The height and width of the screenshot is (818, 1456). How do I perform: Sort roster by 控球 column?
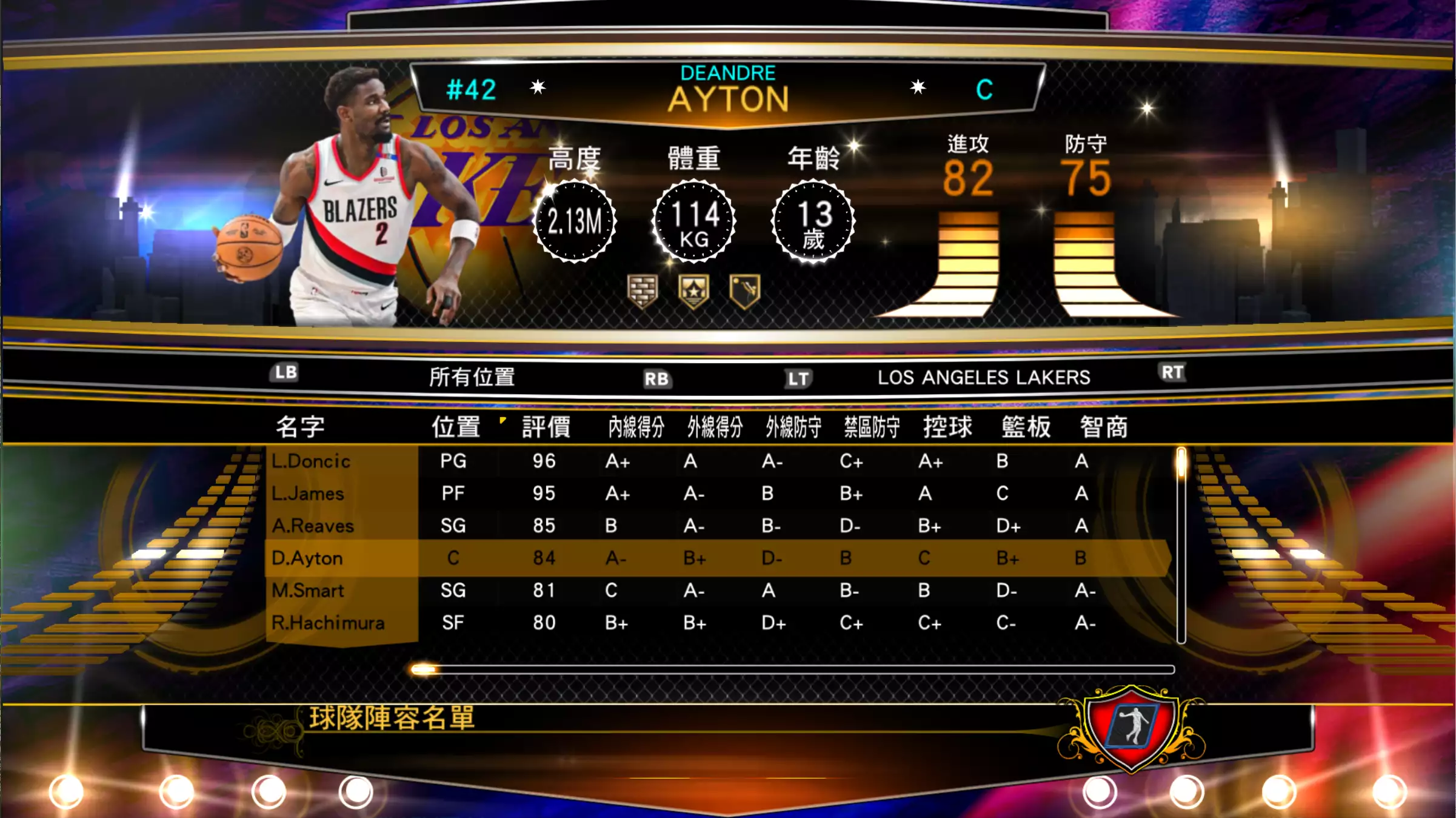tap(947, 427)
